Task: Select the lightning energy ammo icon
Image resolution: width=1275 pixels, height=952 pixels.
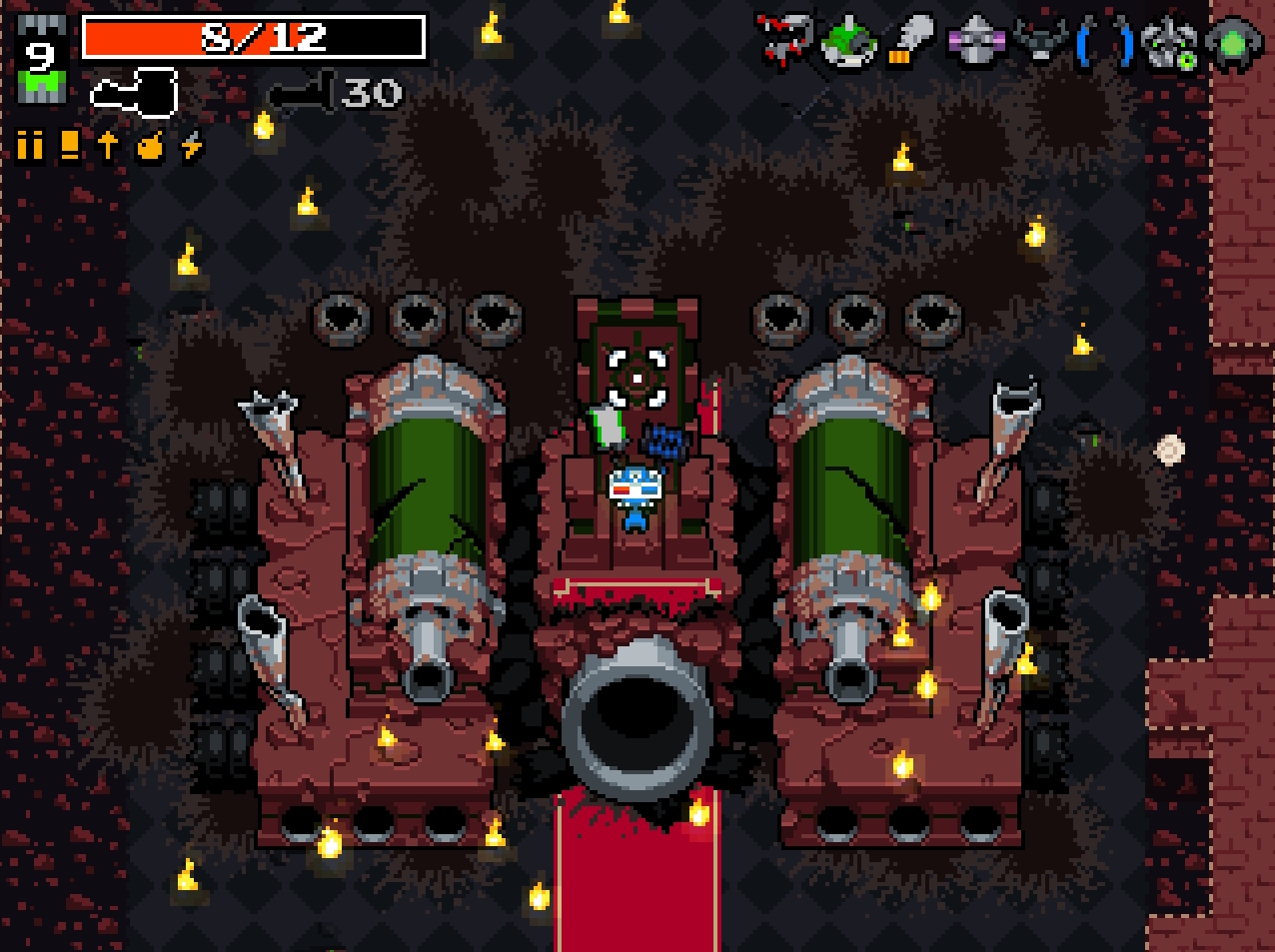Action: [x=191, y=147]
